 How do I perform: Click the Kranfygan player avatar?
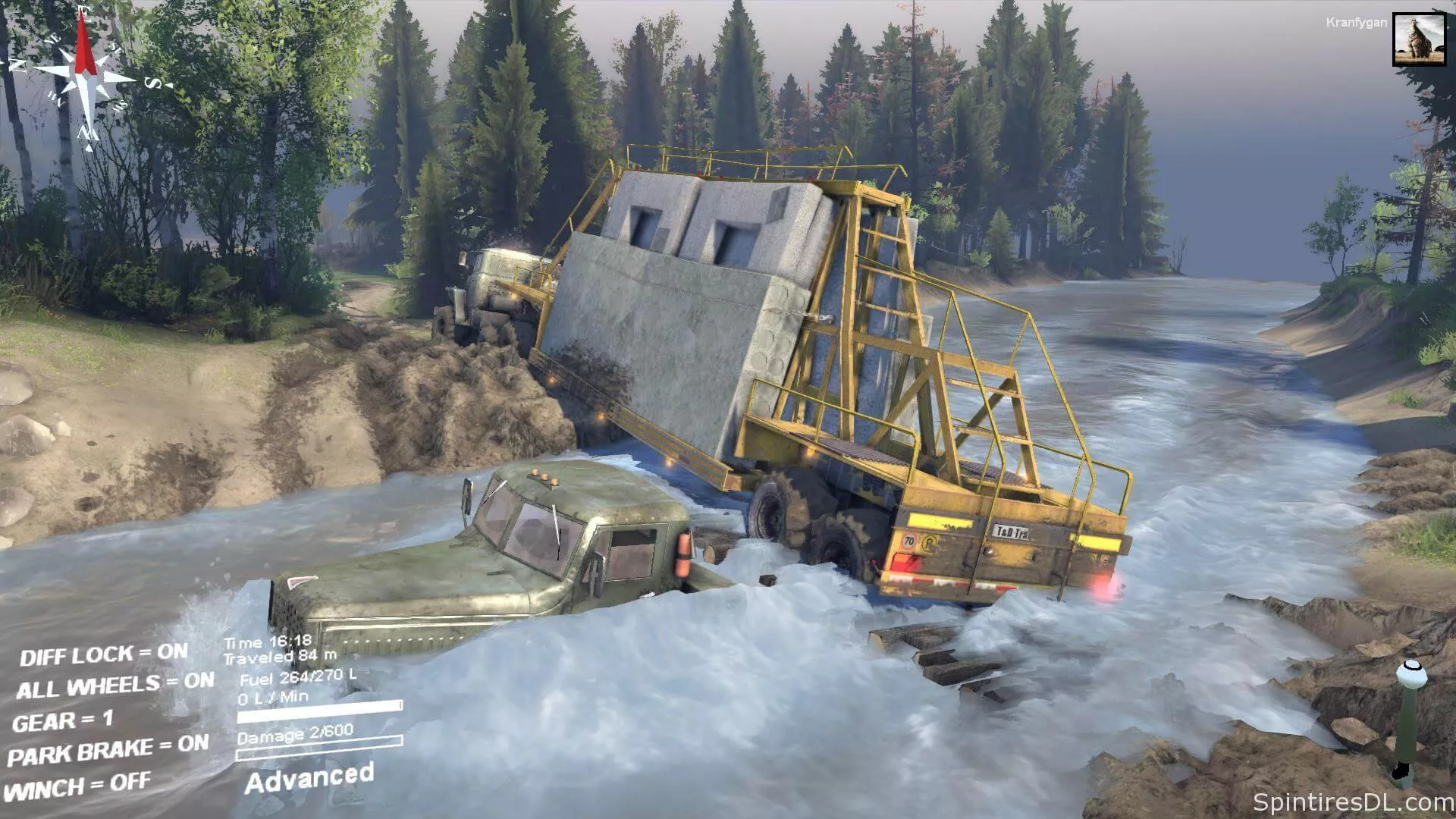click(1419, 39)
